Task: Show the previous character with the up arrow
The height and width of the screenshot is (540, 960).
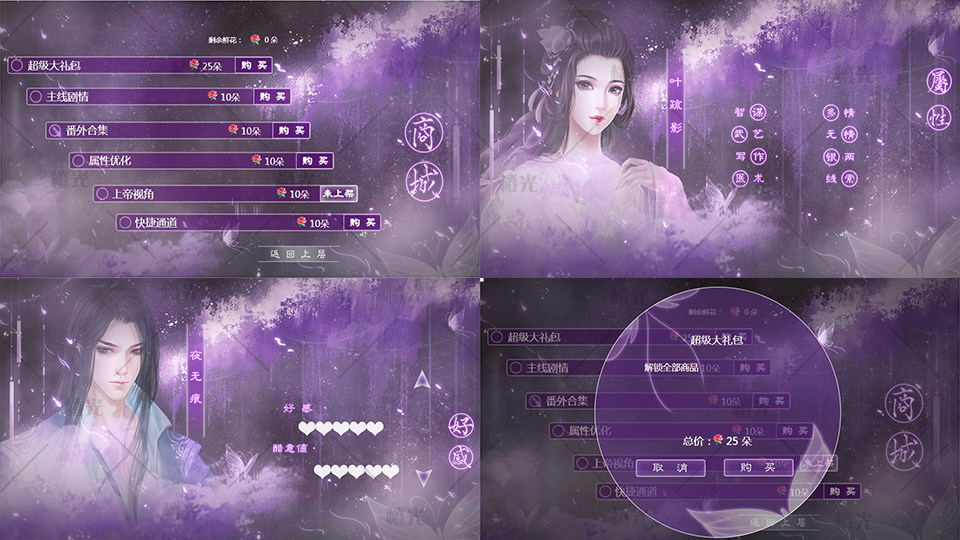Action: [424, 381]
